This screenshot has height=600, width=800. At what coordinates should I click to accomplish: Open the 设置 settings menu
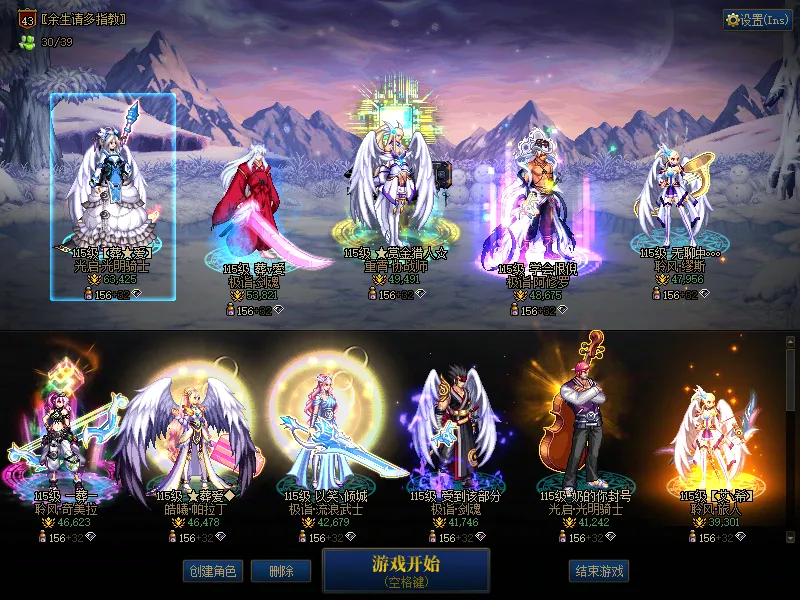(x=757, y=20)
